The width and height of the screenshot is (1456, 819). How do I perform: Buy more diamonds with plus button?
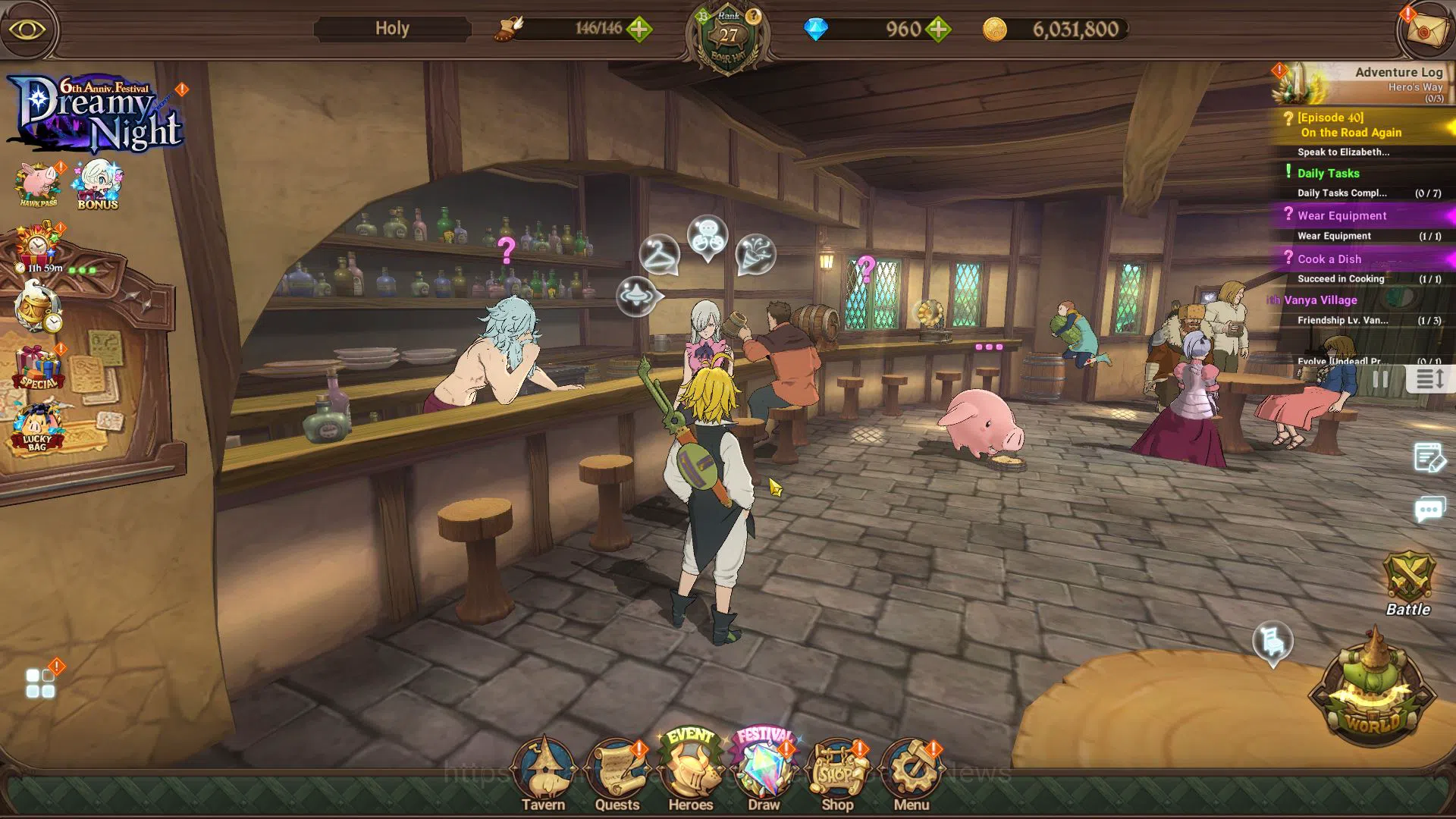[x=938, y=30]
